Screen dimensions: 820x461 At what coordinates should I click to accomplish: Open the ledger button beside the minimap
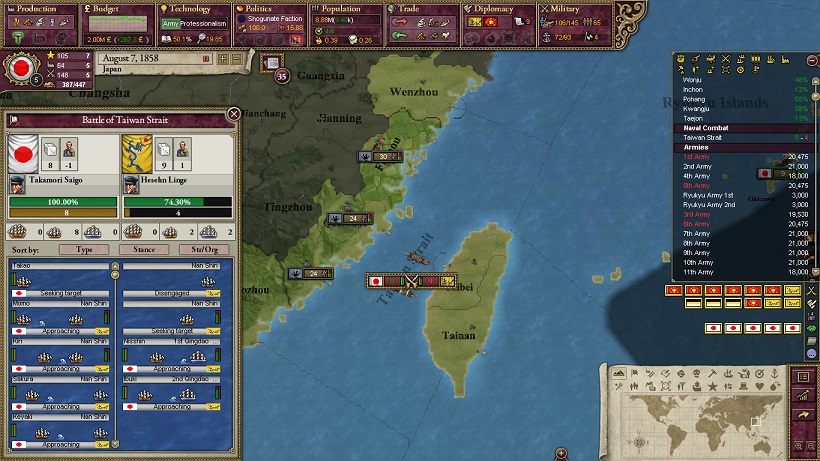(802, 377)
